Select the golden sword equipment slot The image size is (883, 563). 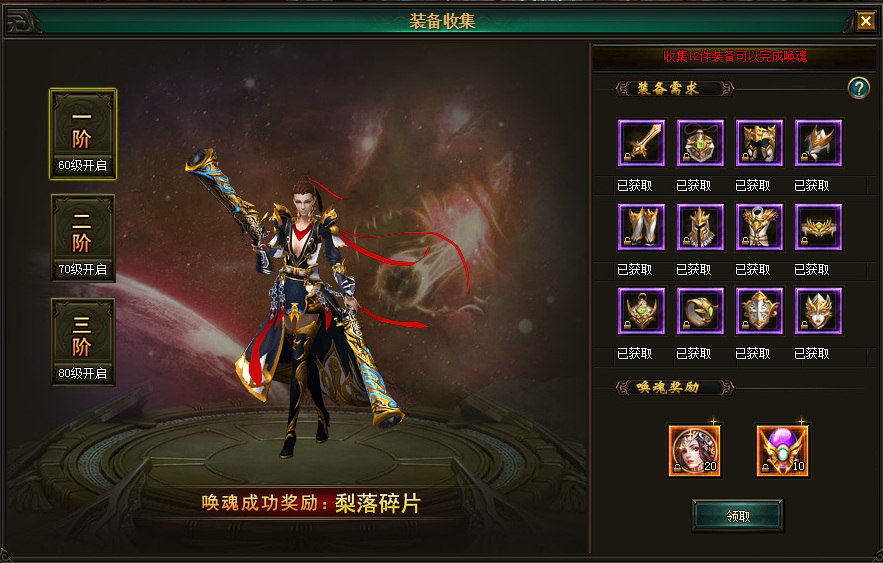coord(641,143)
